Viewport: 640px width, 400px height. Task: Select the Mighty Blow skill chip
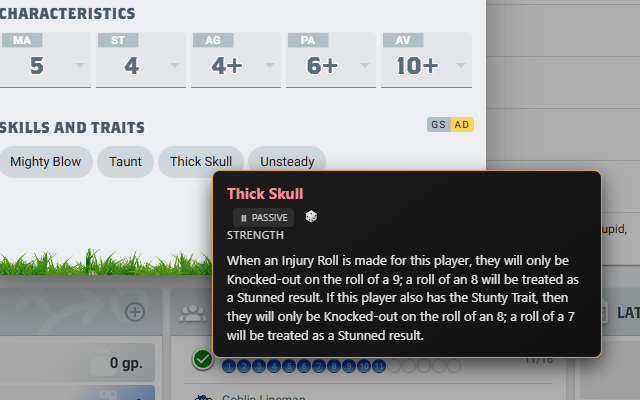[47, 161]
